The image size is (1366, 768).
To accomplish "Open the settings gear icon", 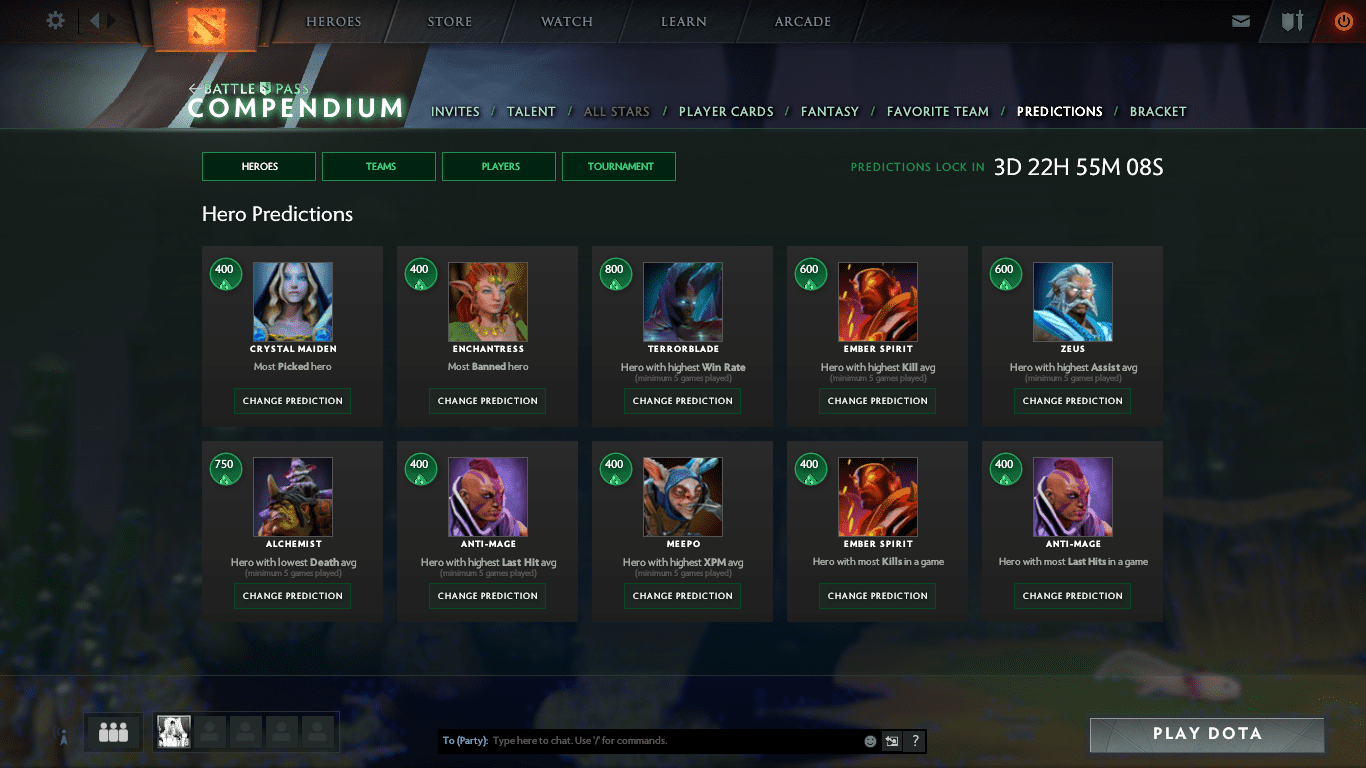I will (x=56, y=20).
